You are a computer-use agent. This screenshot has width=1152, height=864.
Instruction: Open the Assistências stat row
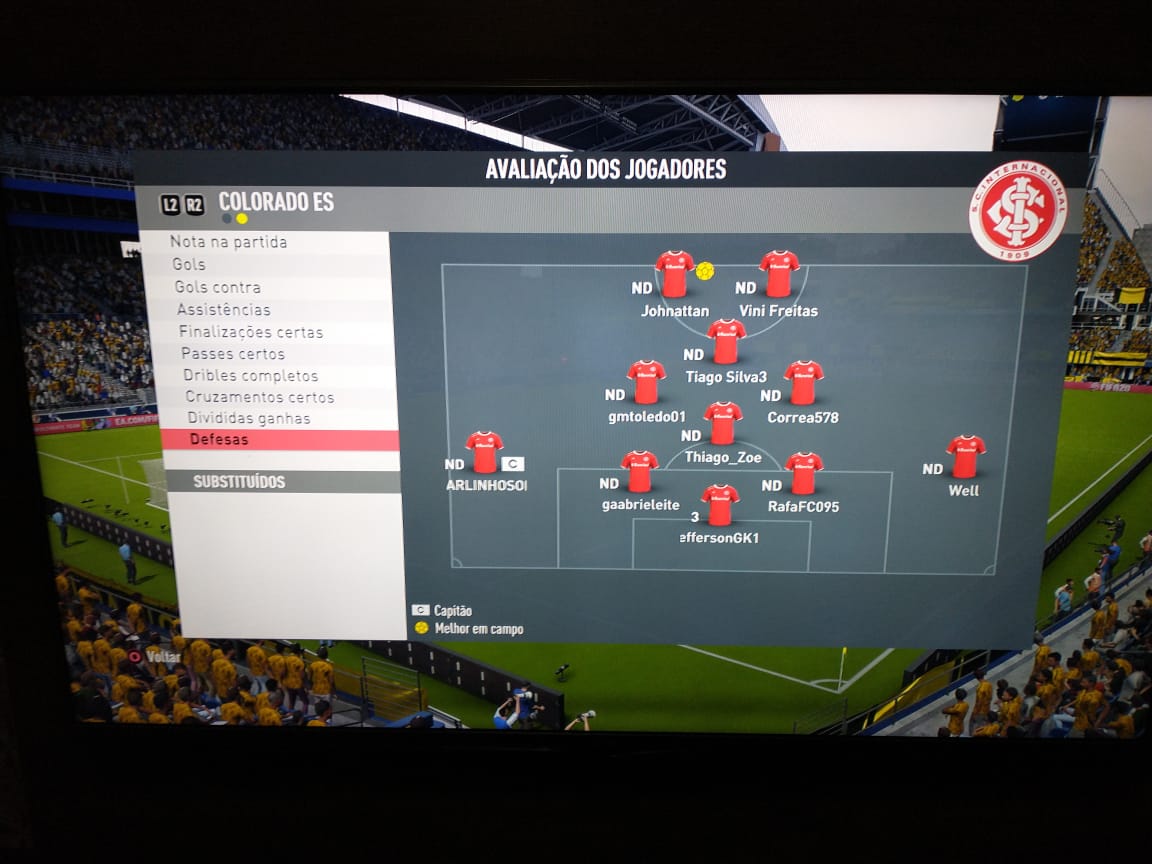pos(224,310)
